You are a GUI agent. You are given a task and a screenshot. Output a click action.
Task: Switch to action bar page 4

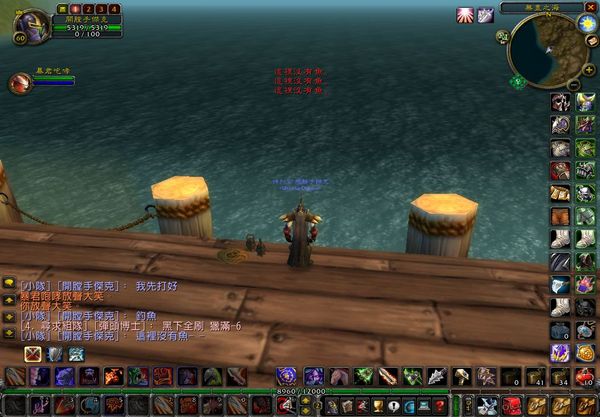pos(114,9)
